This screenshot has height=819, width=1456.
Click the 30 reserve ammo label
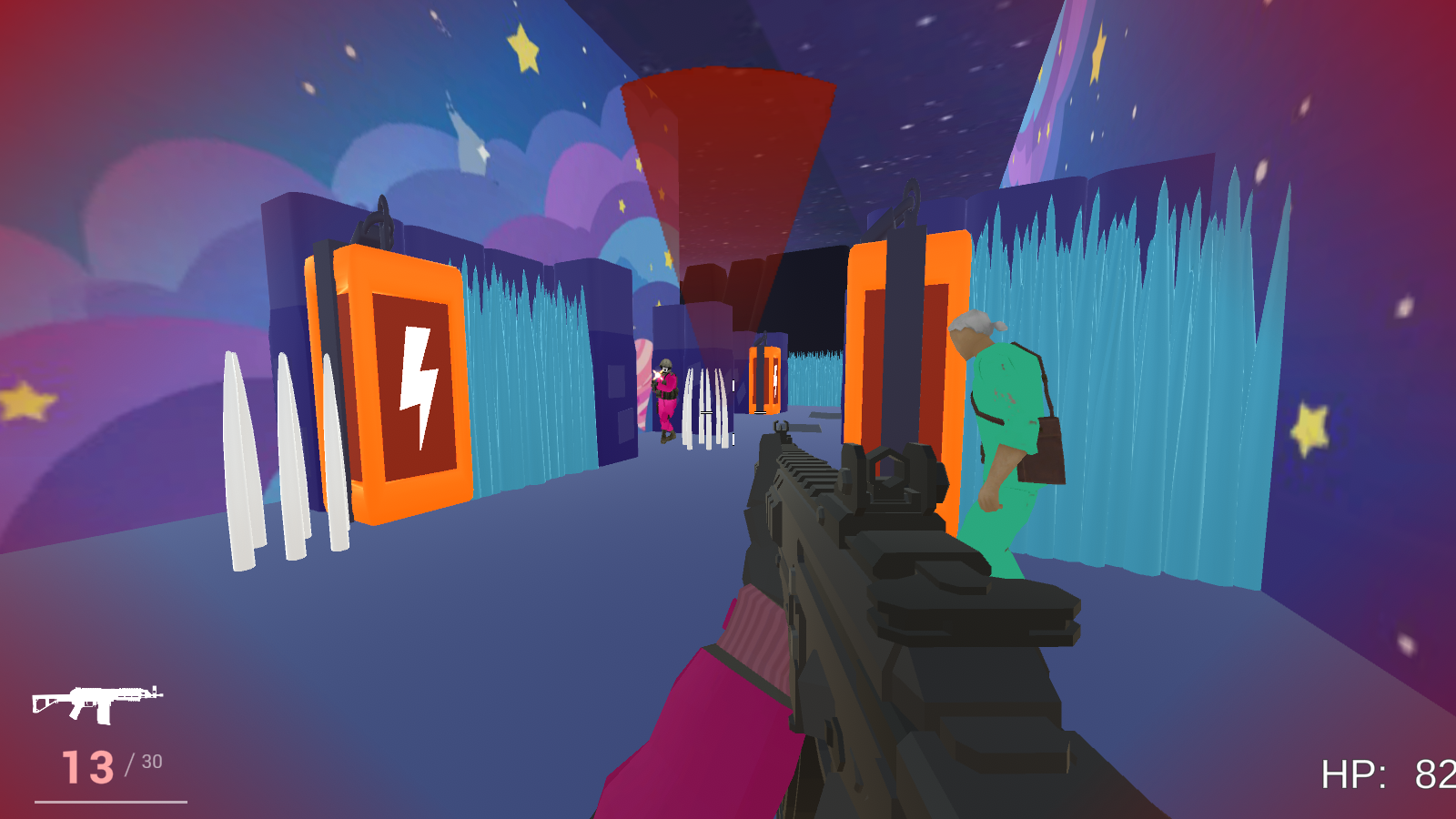(151, 762)
